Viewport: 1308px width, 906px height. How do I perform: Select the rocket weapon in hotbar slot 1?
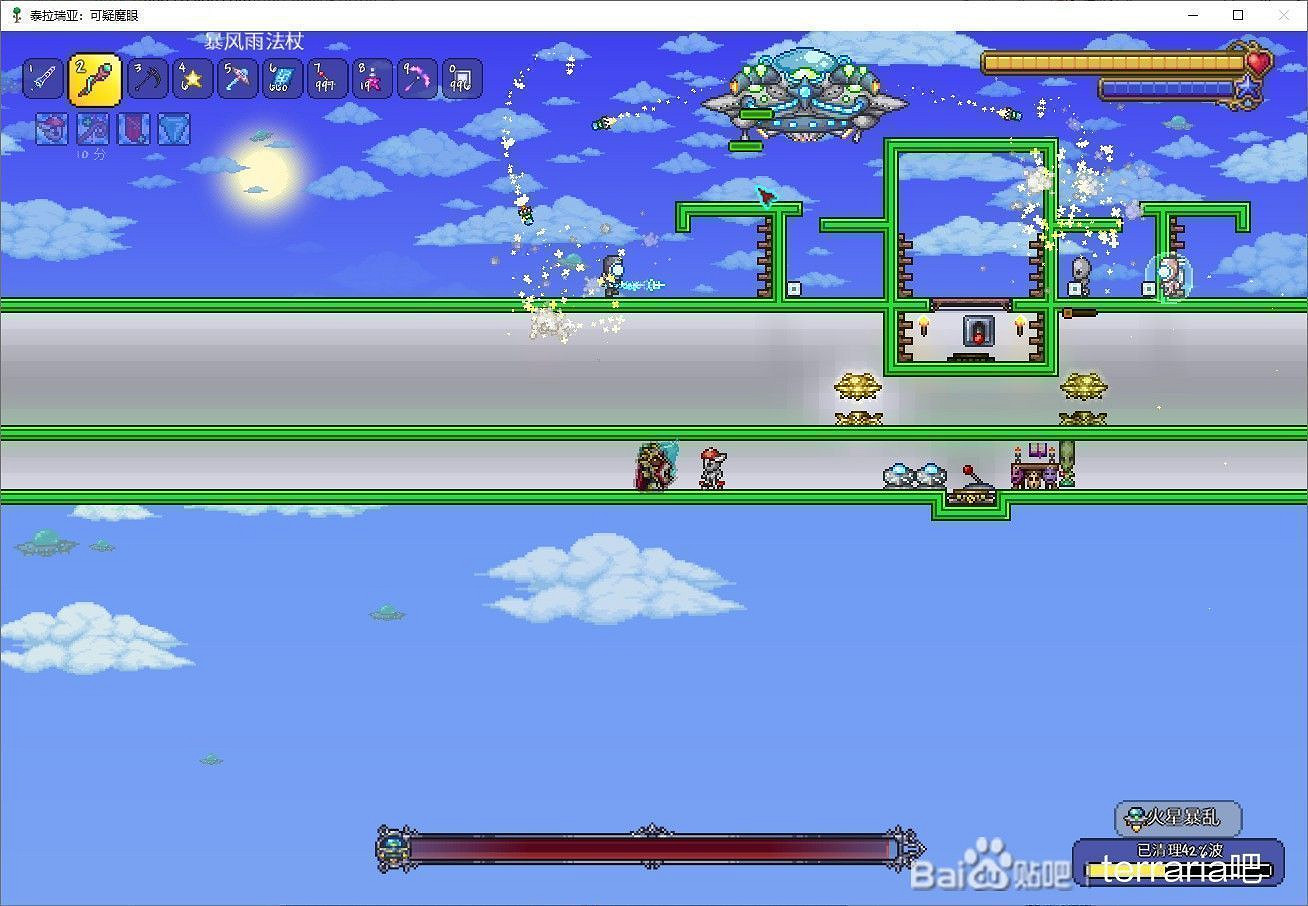point(42,78)
